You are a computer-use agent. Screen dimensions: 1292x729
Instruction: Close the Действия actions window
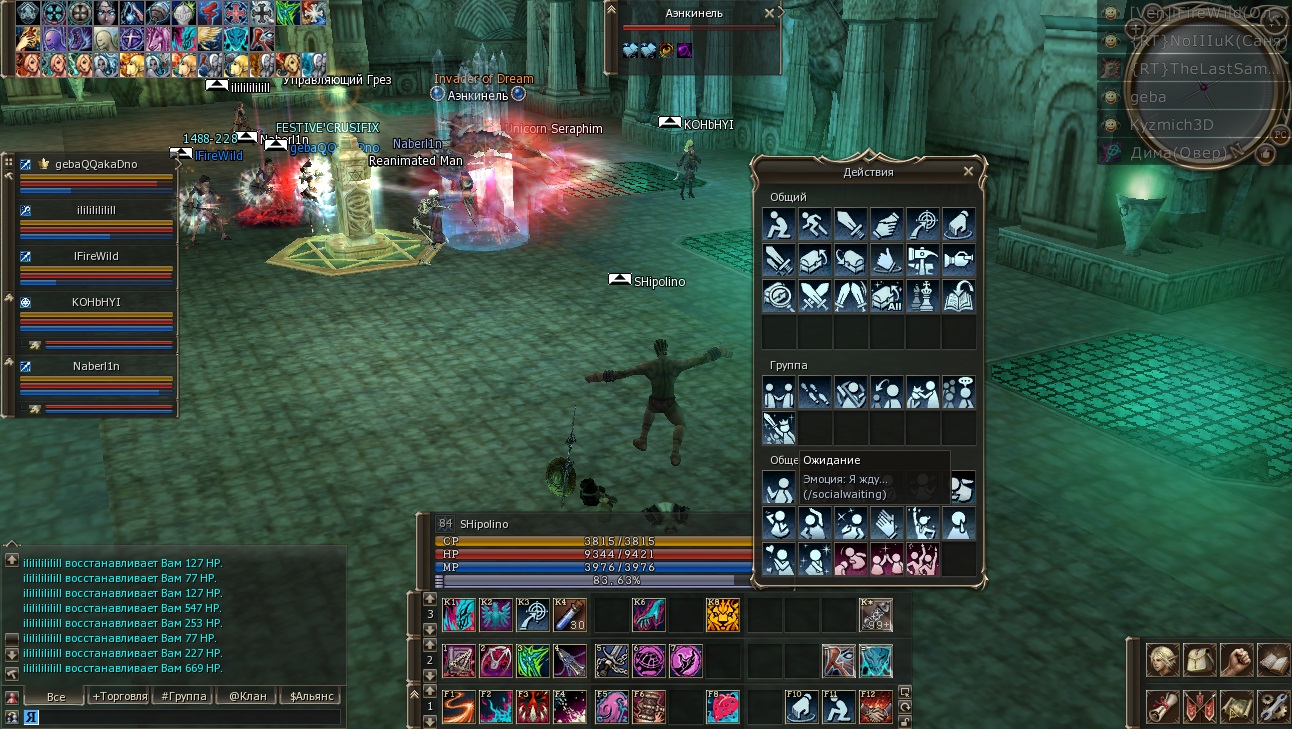click(x=968, y=172)
